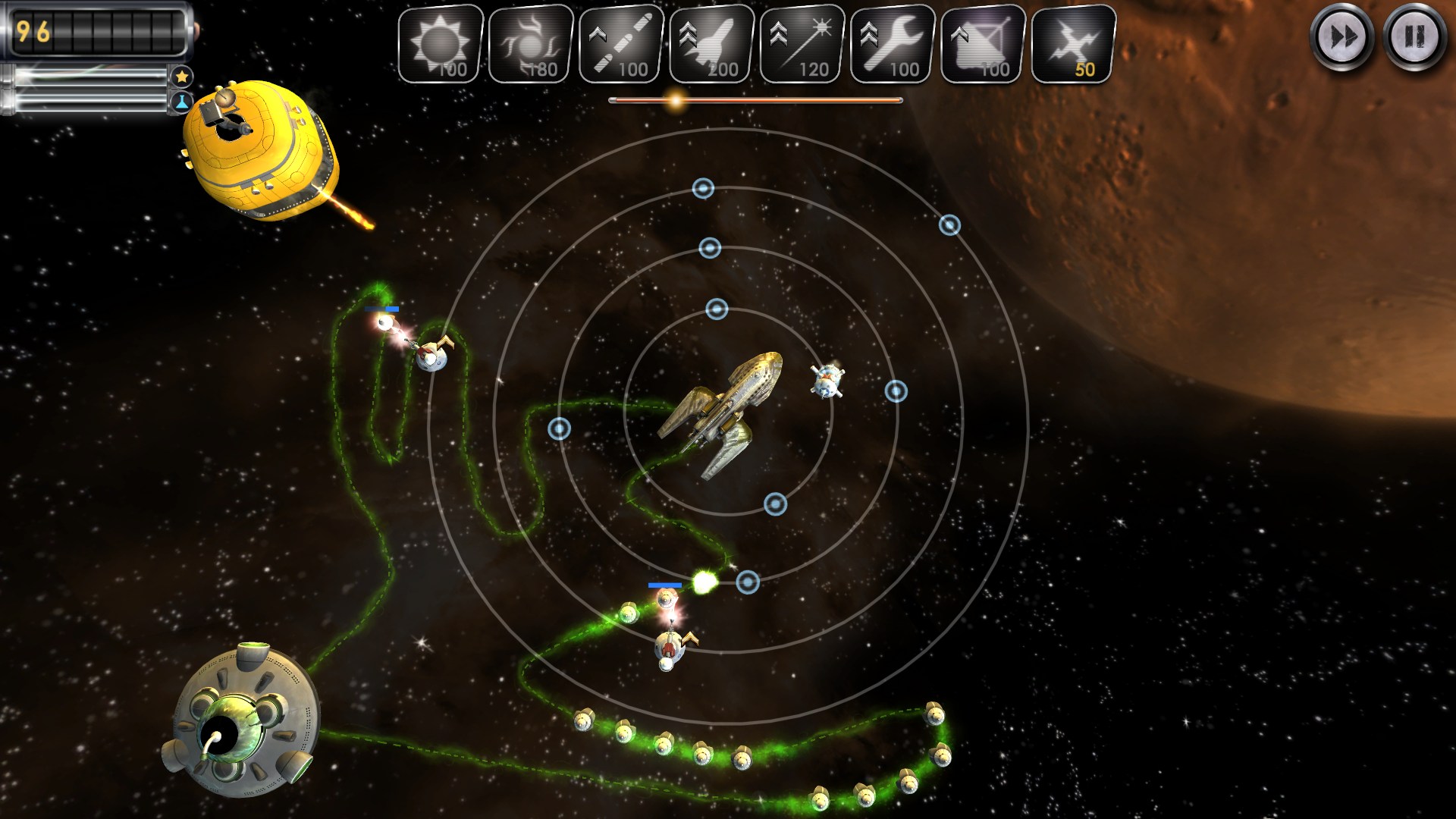The height and width of the screenshot is (819, 1456).
Task: Choose the laser beam upgrade costing 120
Action: (802, 44)
